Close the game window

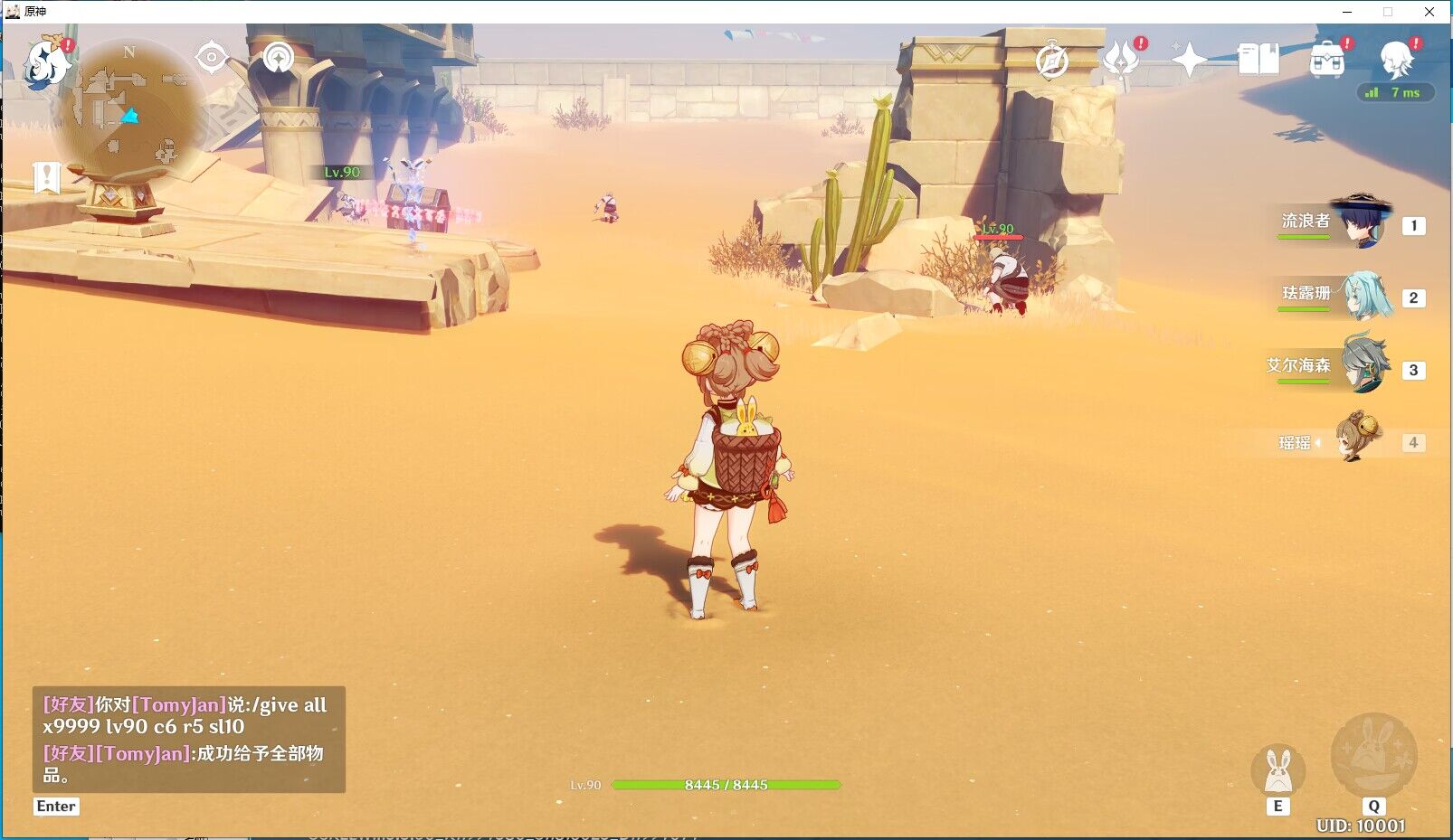coord(1429,12)
